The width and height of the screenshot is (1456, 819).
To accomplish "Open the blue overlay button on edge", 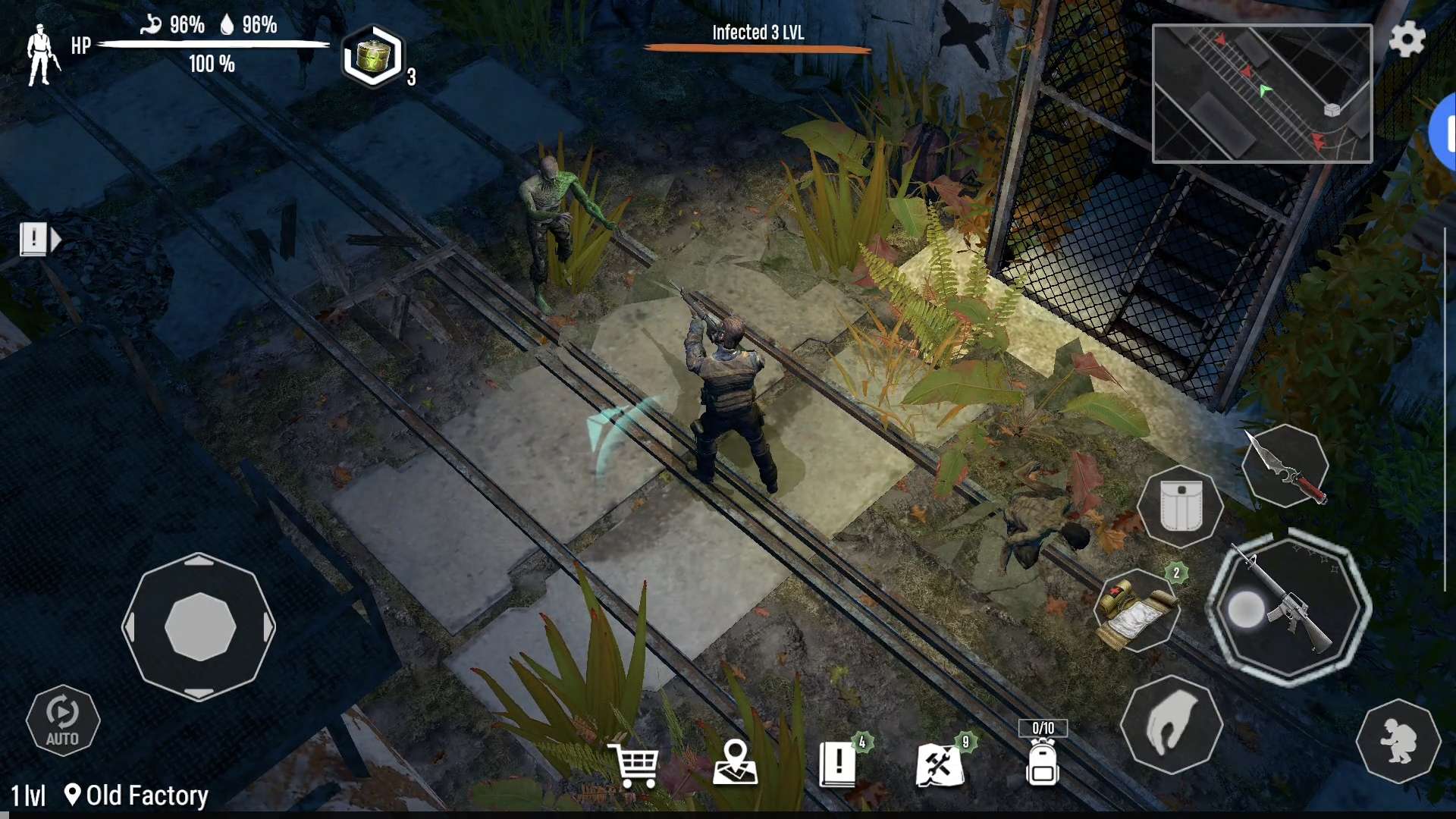I will 1446,133.
